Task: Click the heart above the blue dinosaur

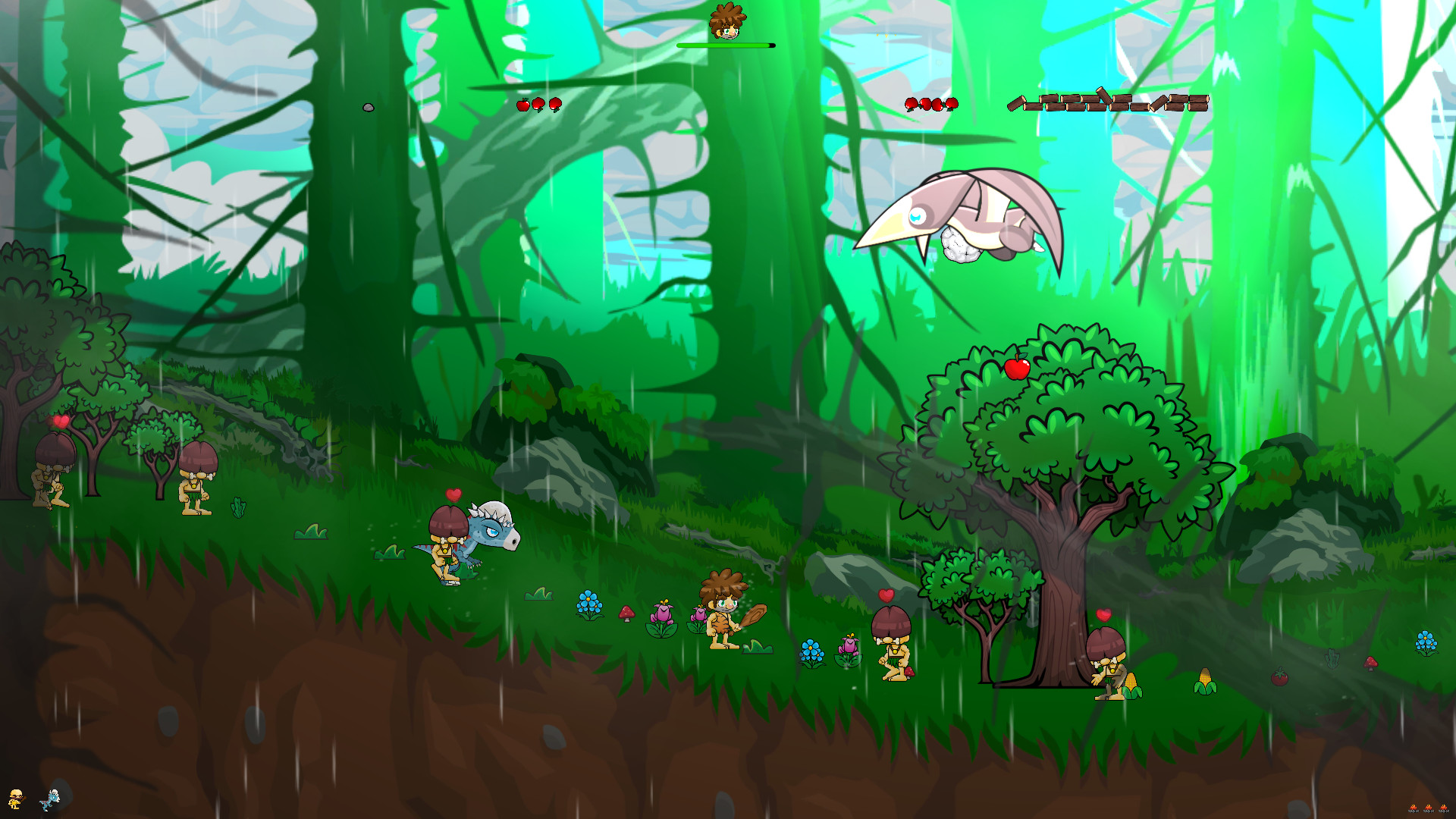Action: [x=455, y=493]
